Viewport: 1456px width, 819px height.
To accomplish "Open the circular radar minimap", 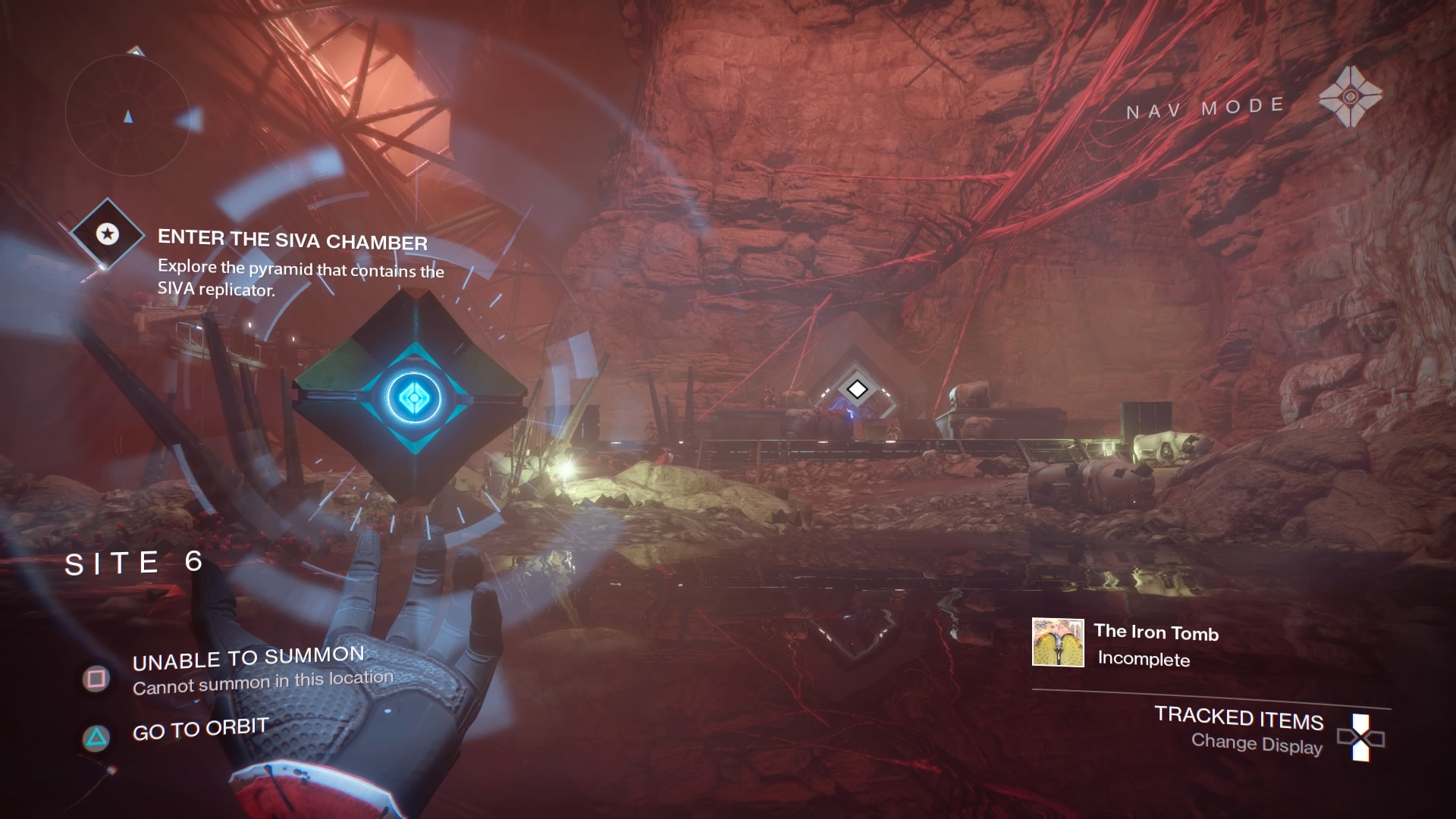I will [x=127, y=114].
